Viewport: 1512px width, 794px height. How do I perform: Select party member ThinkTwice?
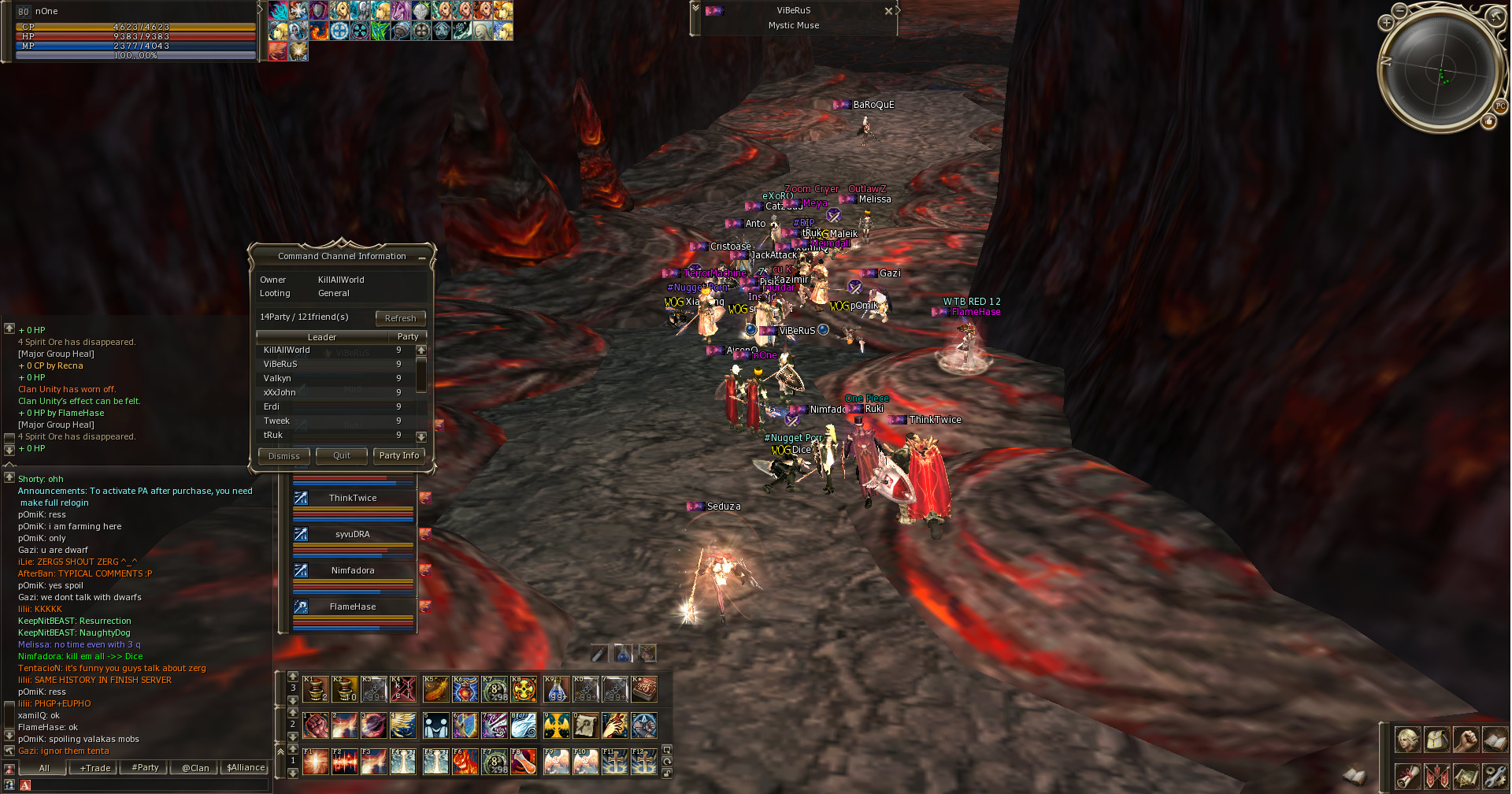(x=353, y=498)
